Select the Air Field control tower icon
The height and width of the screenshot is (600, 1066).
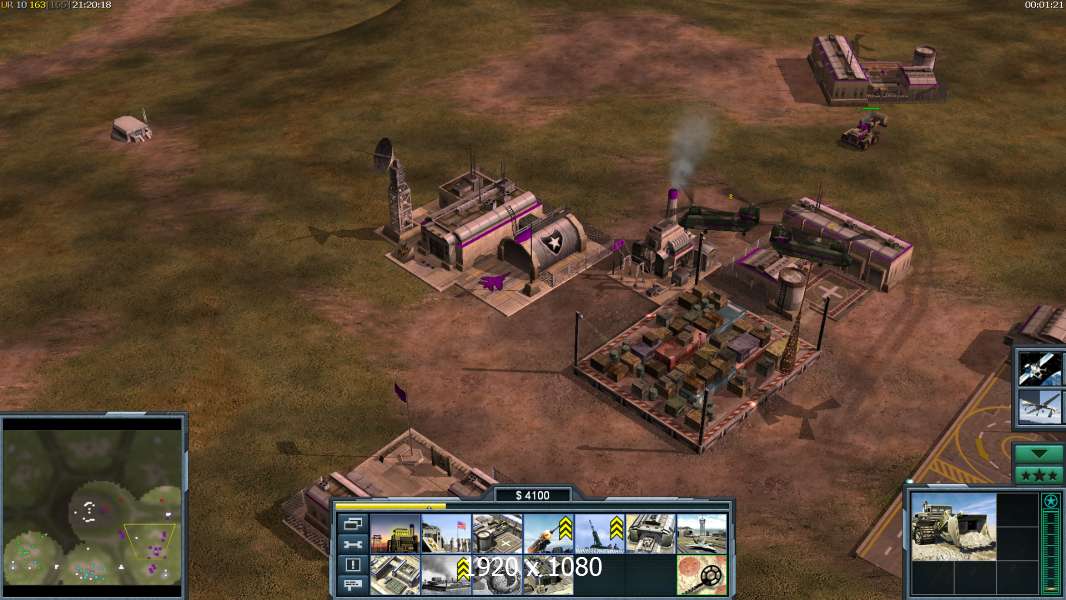701,534
